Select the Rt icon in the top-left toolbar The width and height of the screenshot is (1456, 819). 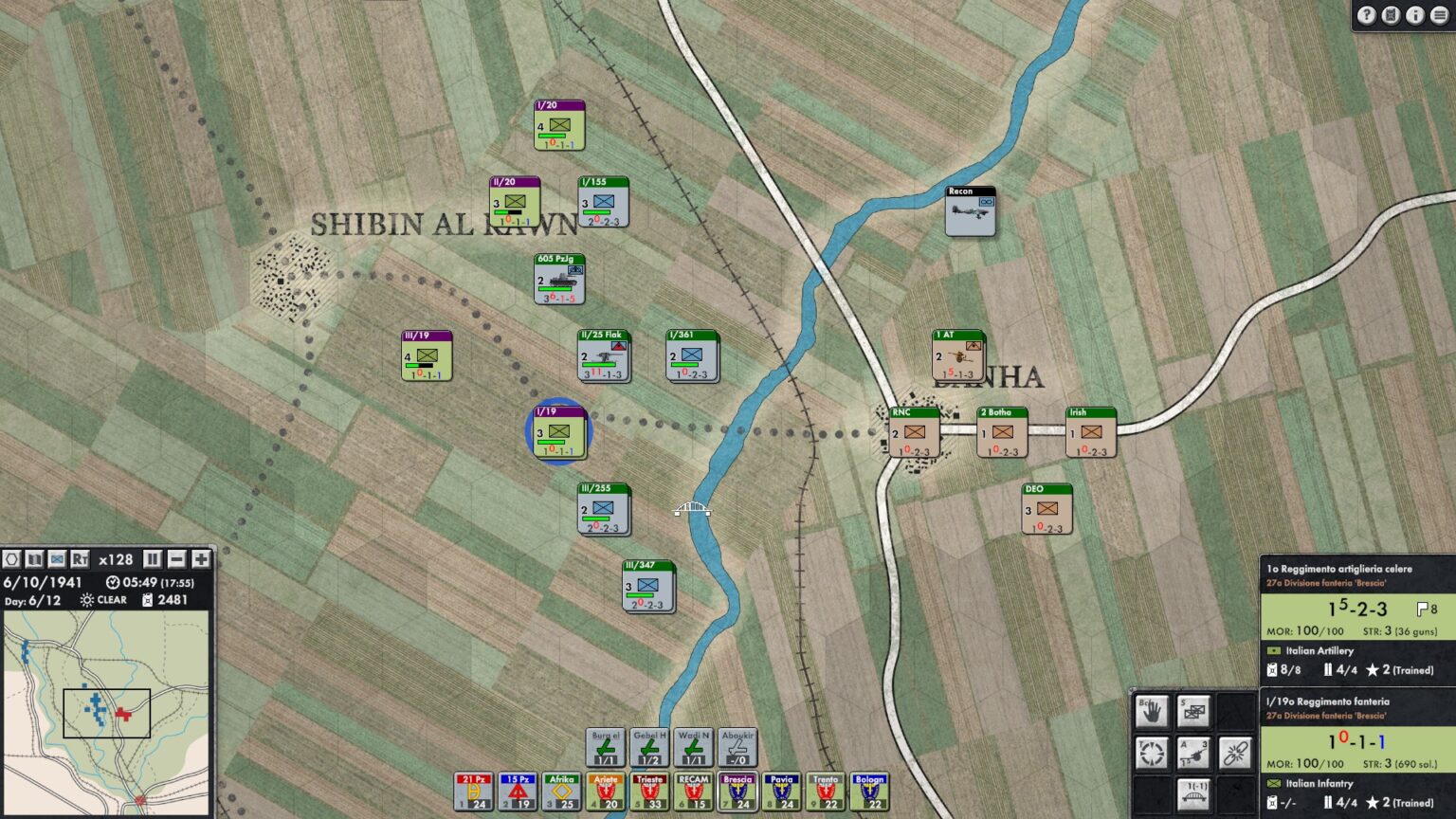click(82, 560)
